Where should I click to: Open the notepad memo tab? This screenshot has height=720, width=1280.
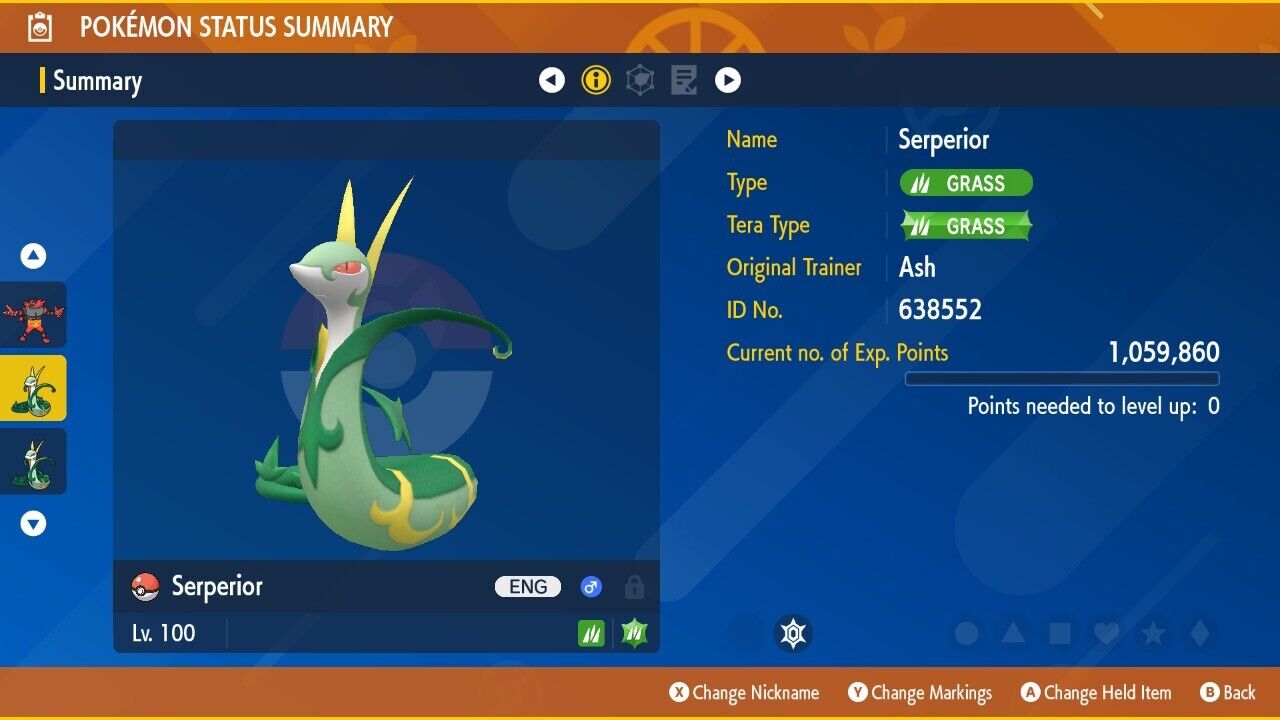[684, 80]
